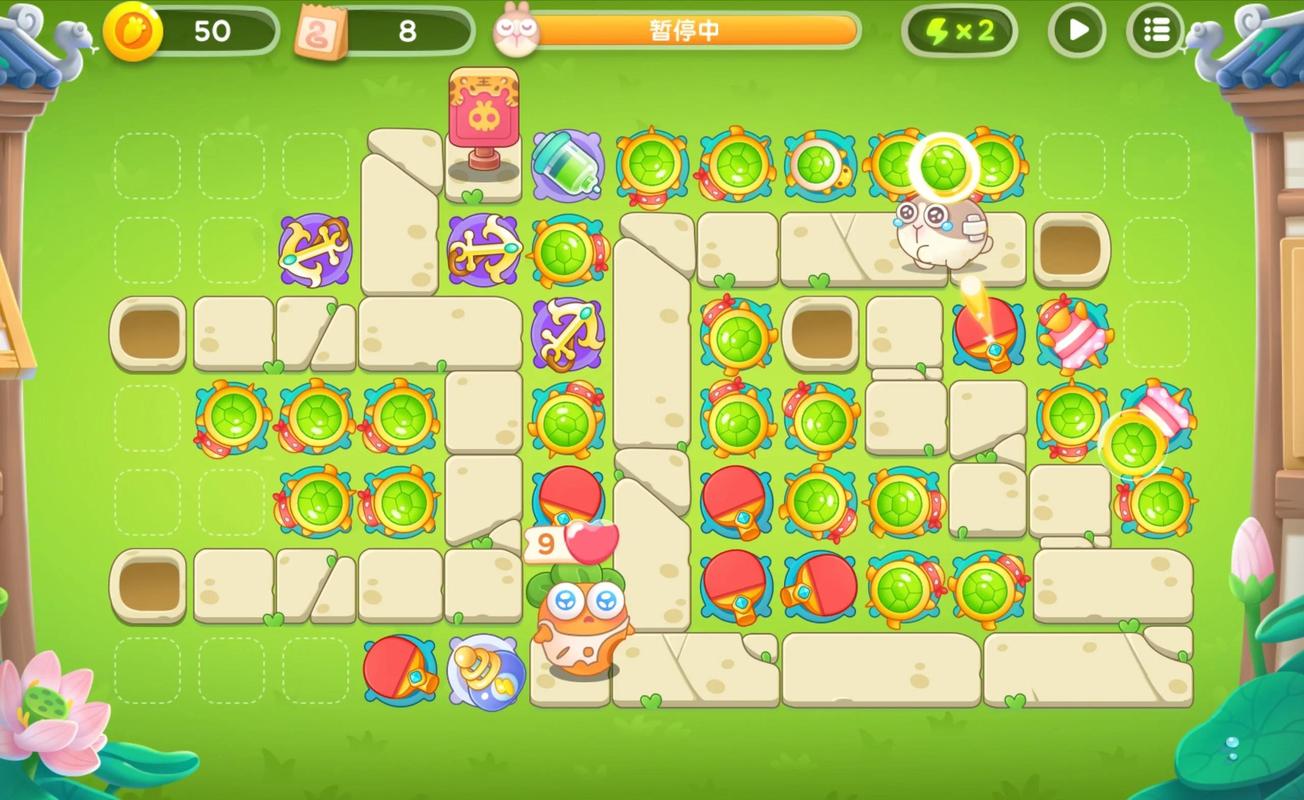Select the green bottle tower

(x=566, y=163)
